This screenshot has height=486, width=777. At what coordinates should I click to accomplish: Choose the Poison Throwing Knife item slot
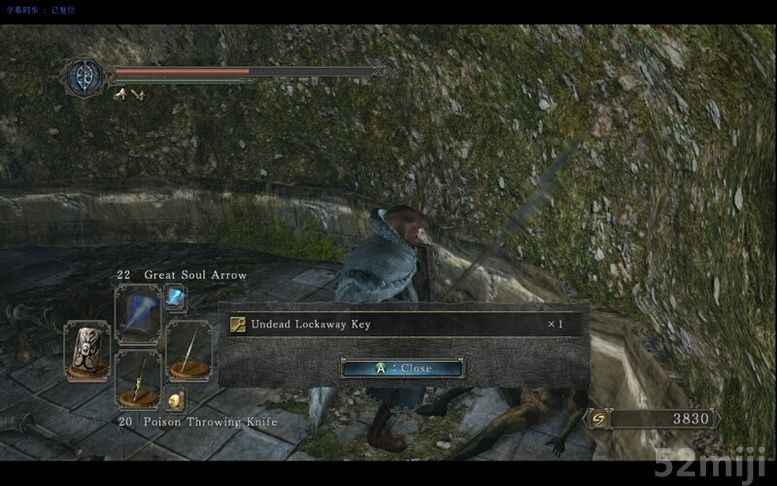[137, 378]
